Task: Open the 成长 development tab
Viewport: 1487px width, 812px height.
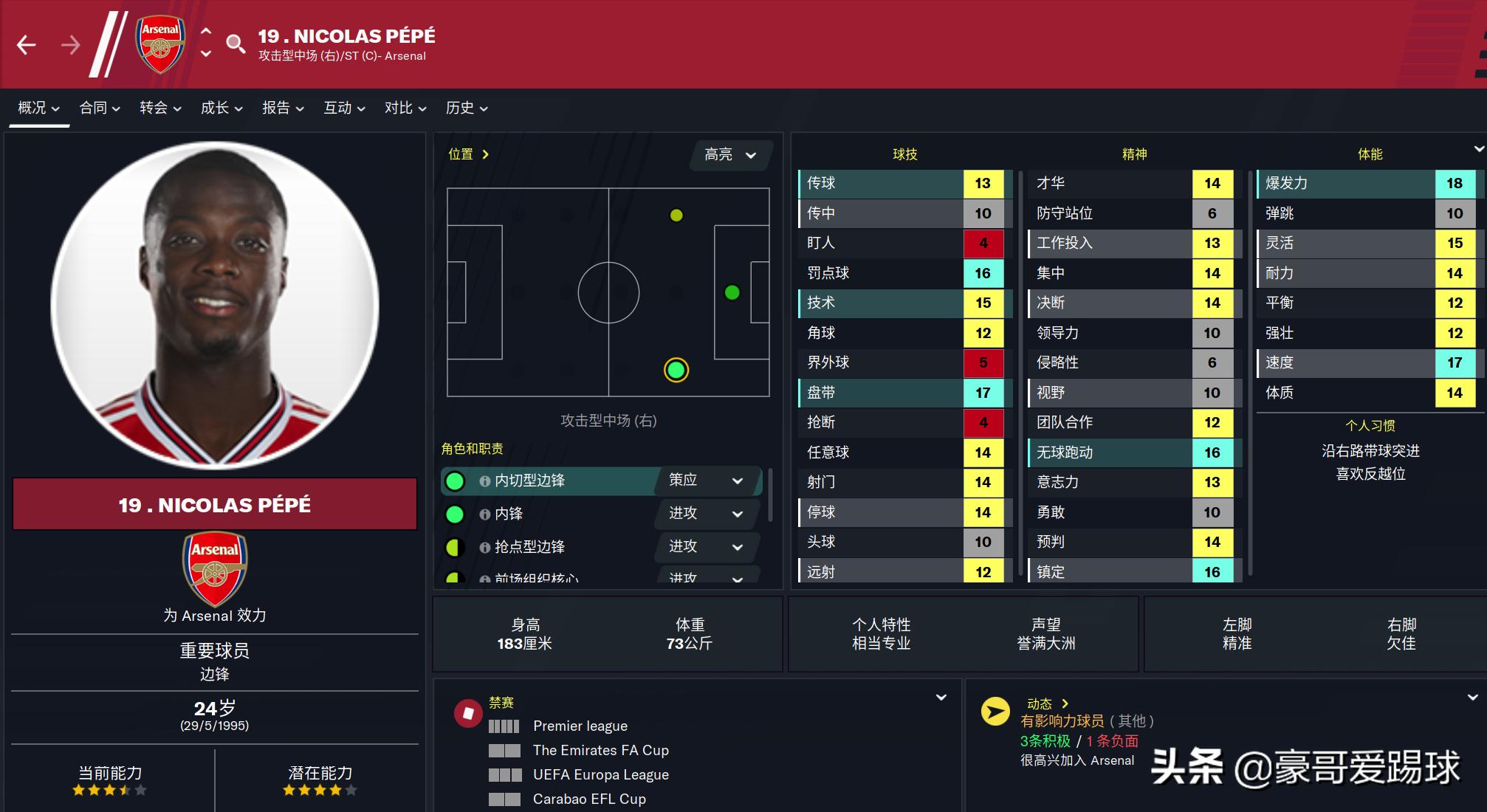Action: pos(221,108)
